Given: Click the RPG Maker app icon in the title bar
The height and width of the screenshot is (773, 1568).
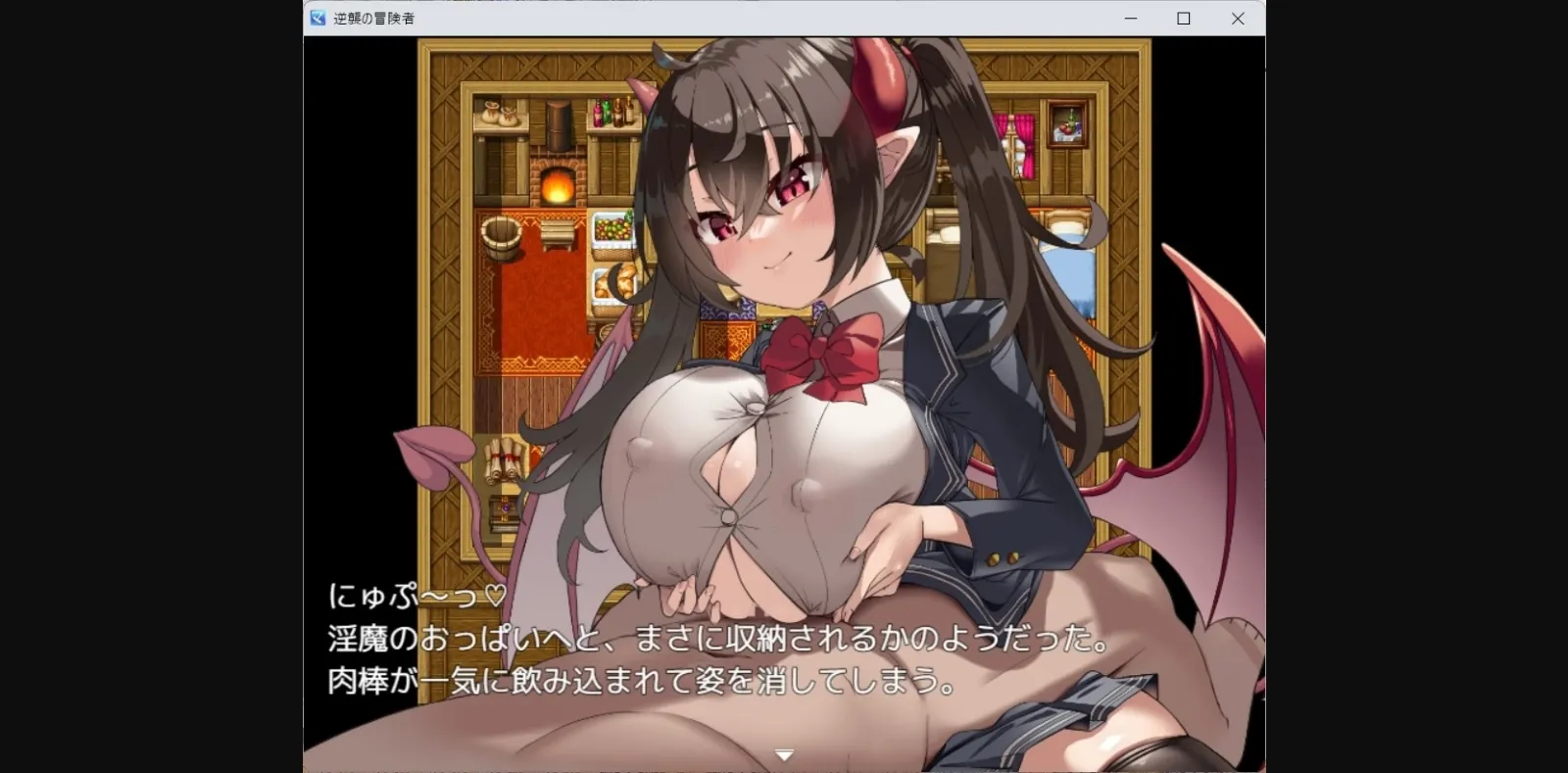Looking at the screenshot, I should pyautogui.click(x=316, y=18).
